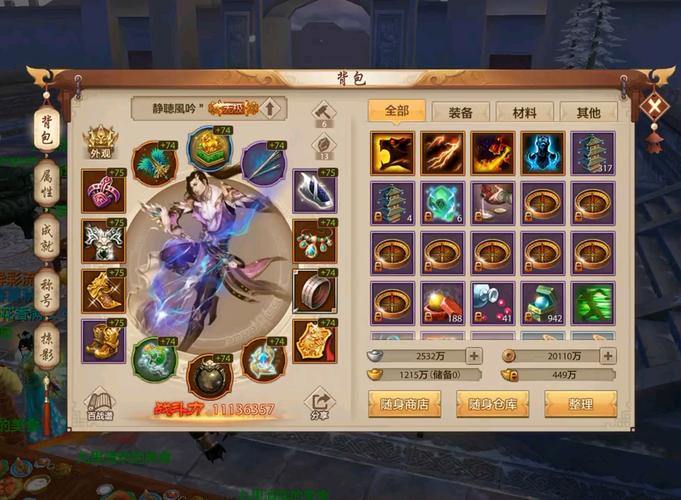Close the backpack window
This screenshot has height=500, width=681.
[x=654, y=106]
